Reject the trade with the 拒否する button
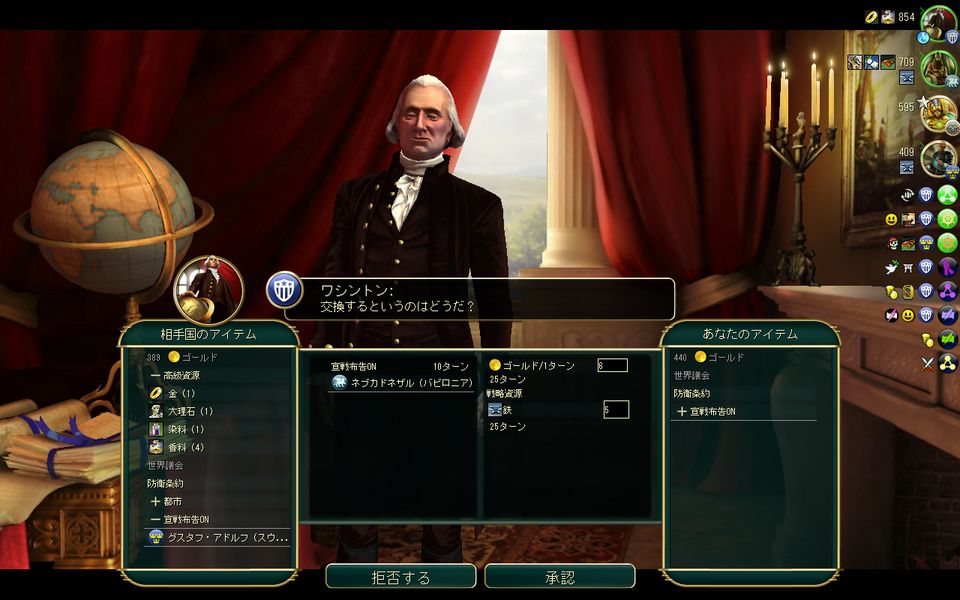This screenshot has height=600, width=960. tap(400, 577)
